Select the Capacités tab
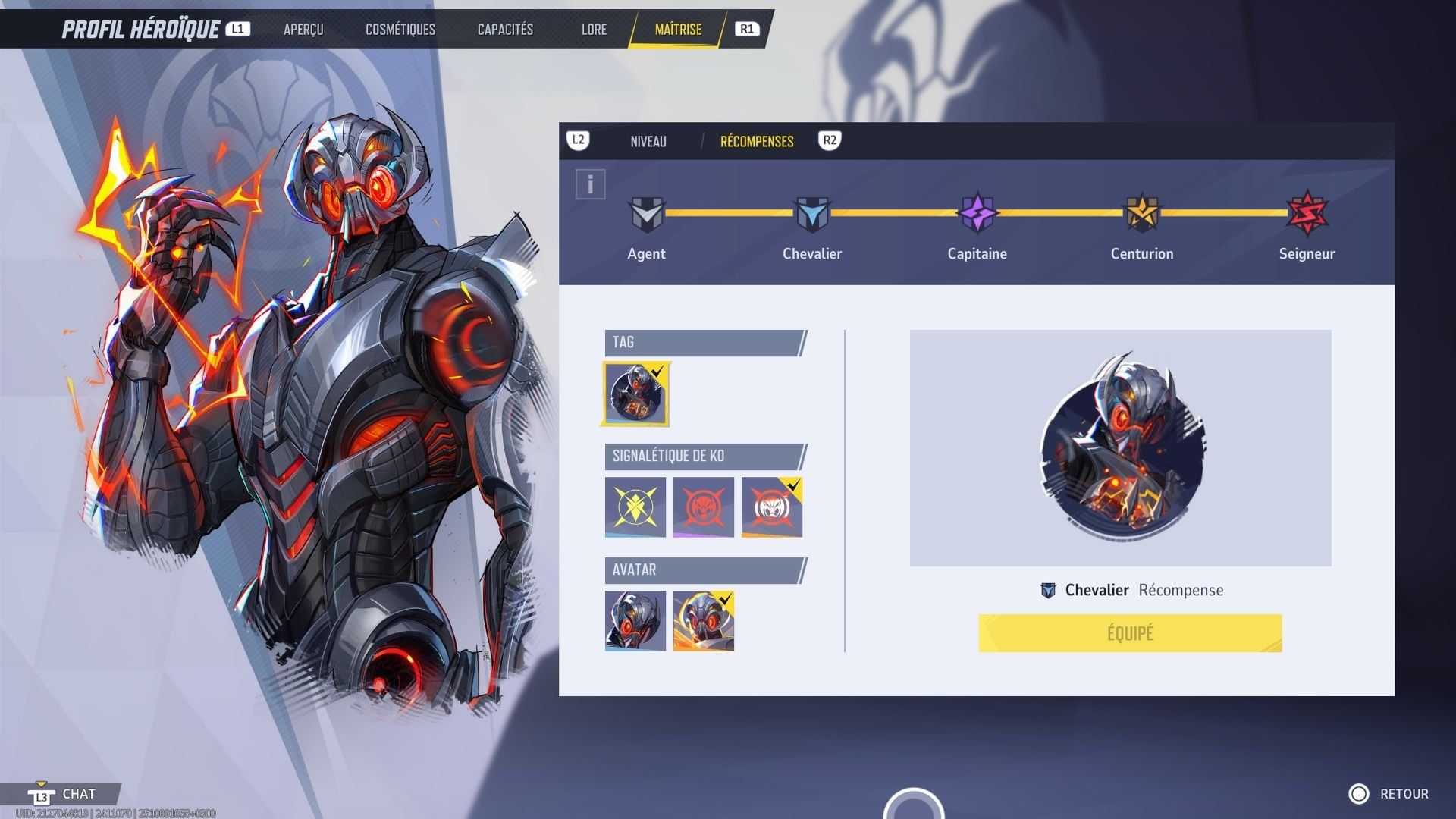 click(x=505, y=30)
